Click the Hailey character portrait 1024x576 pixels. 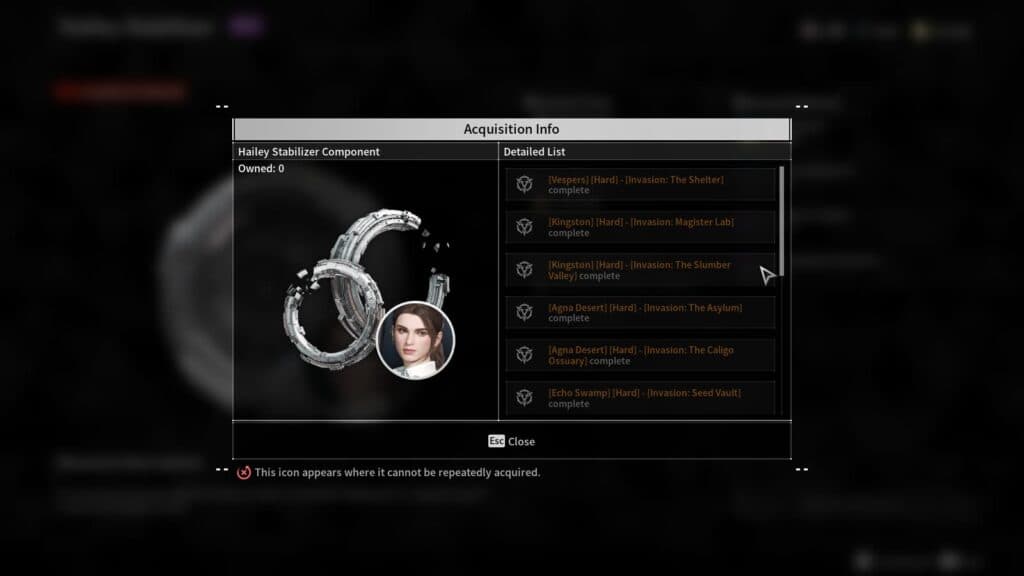coord(415,340)
